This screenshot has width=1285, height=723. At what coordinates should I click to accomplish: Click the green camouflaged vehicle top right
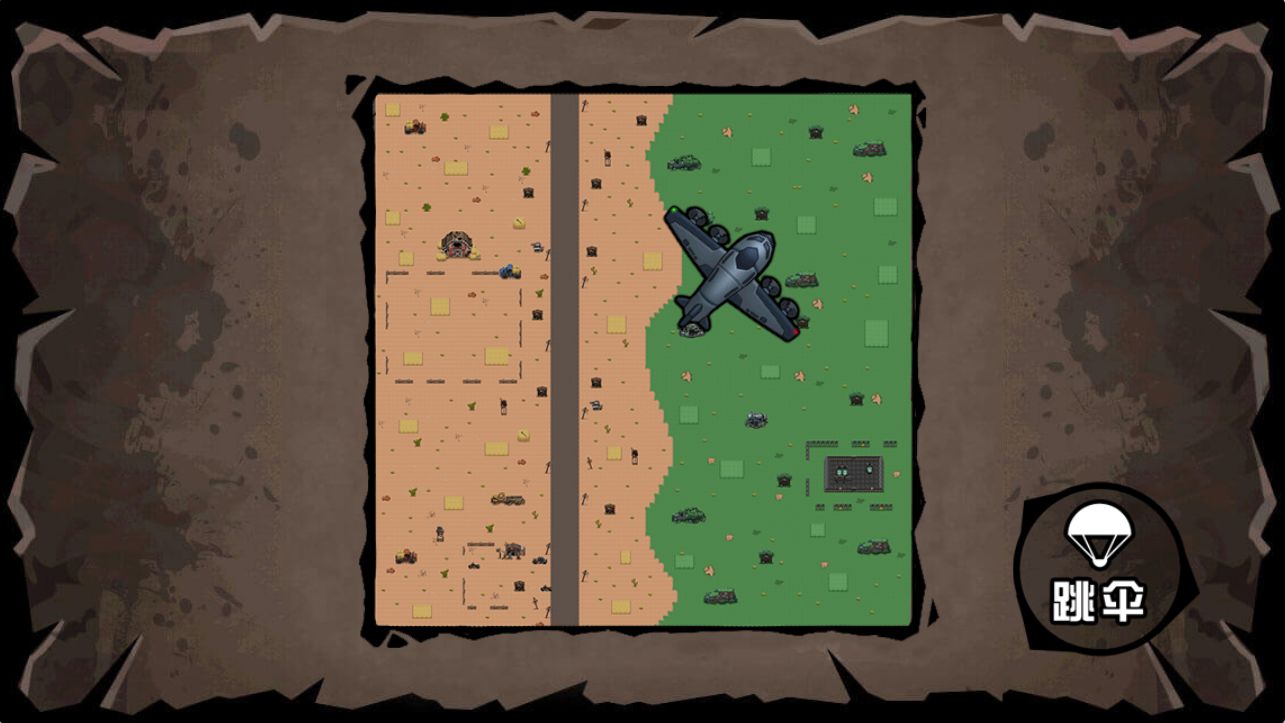868,148
